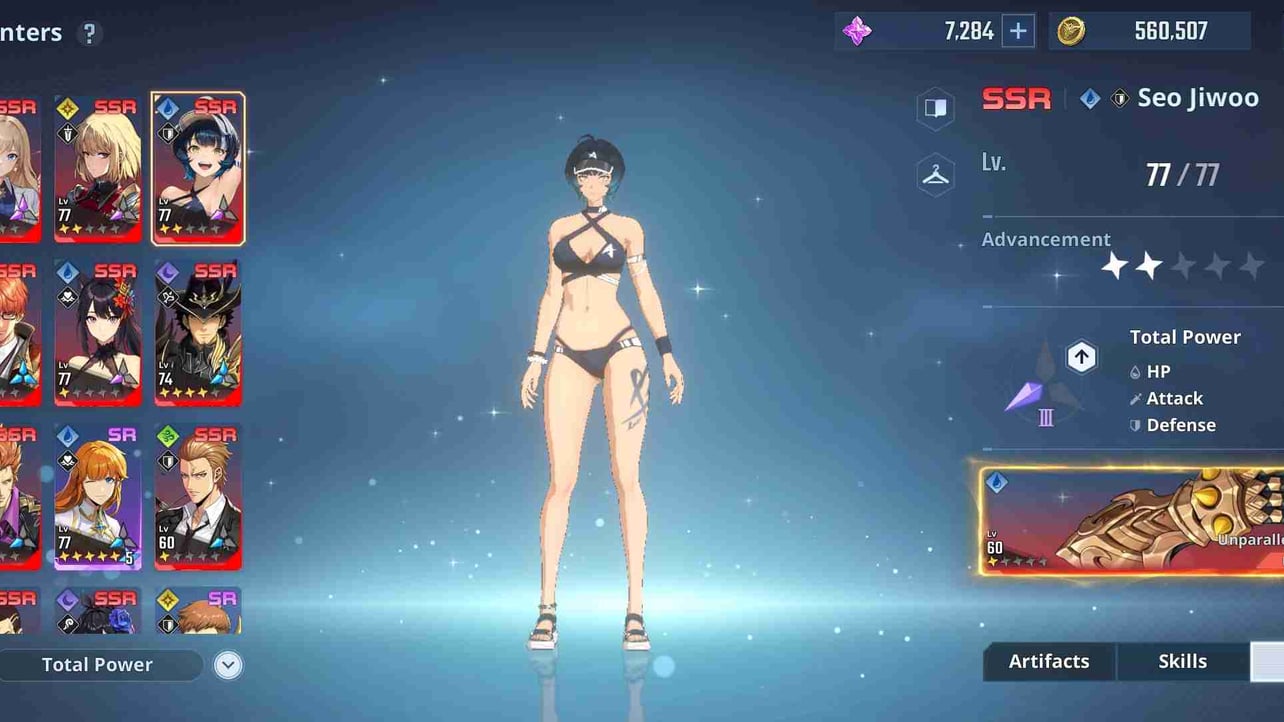Select the blonde SSR hunter card
The height and width of the screenshot is (722, 1284).
click(98, 169)
